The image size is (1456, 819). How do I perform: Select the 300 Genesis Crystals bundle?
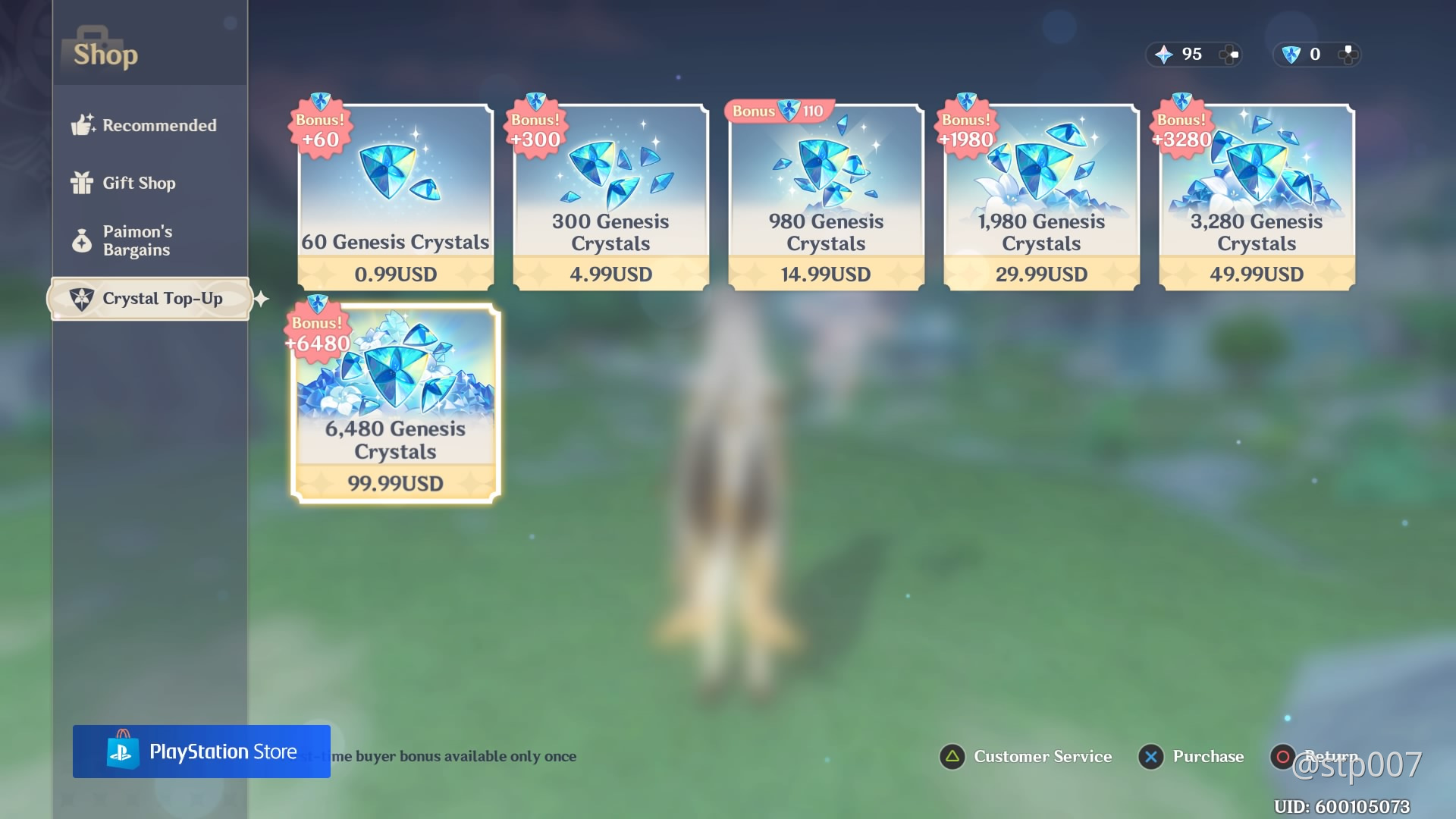click(610, 197)
